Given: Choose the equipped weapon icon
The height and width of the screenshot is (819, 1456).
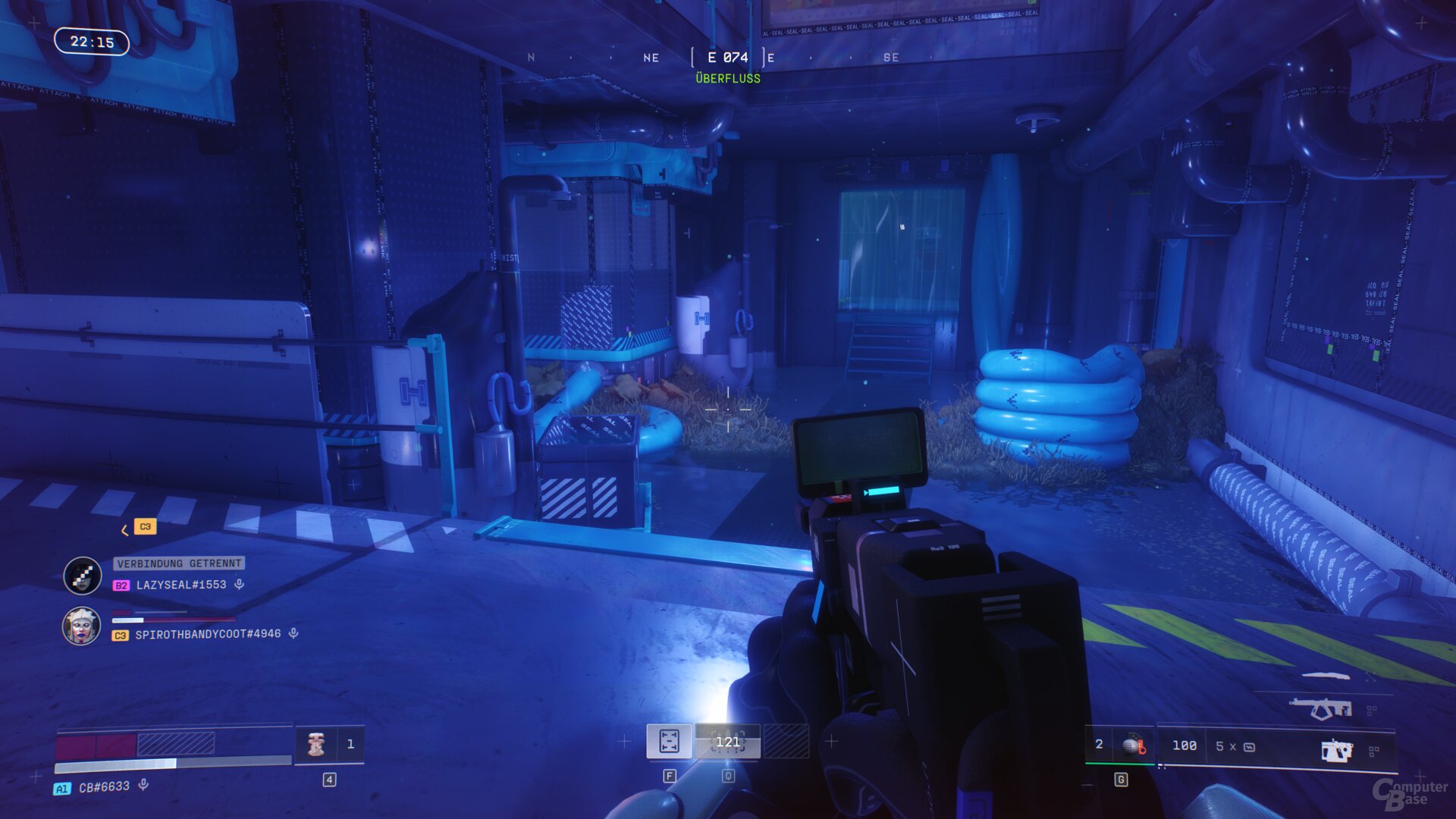Looking at the screenshot, I should tap(1336, 751).
